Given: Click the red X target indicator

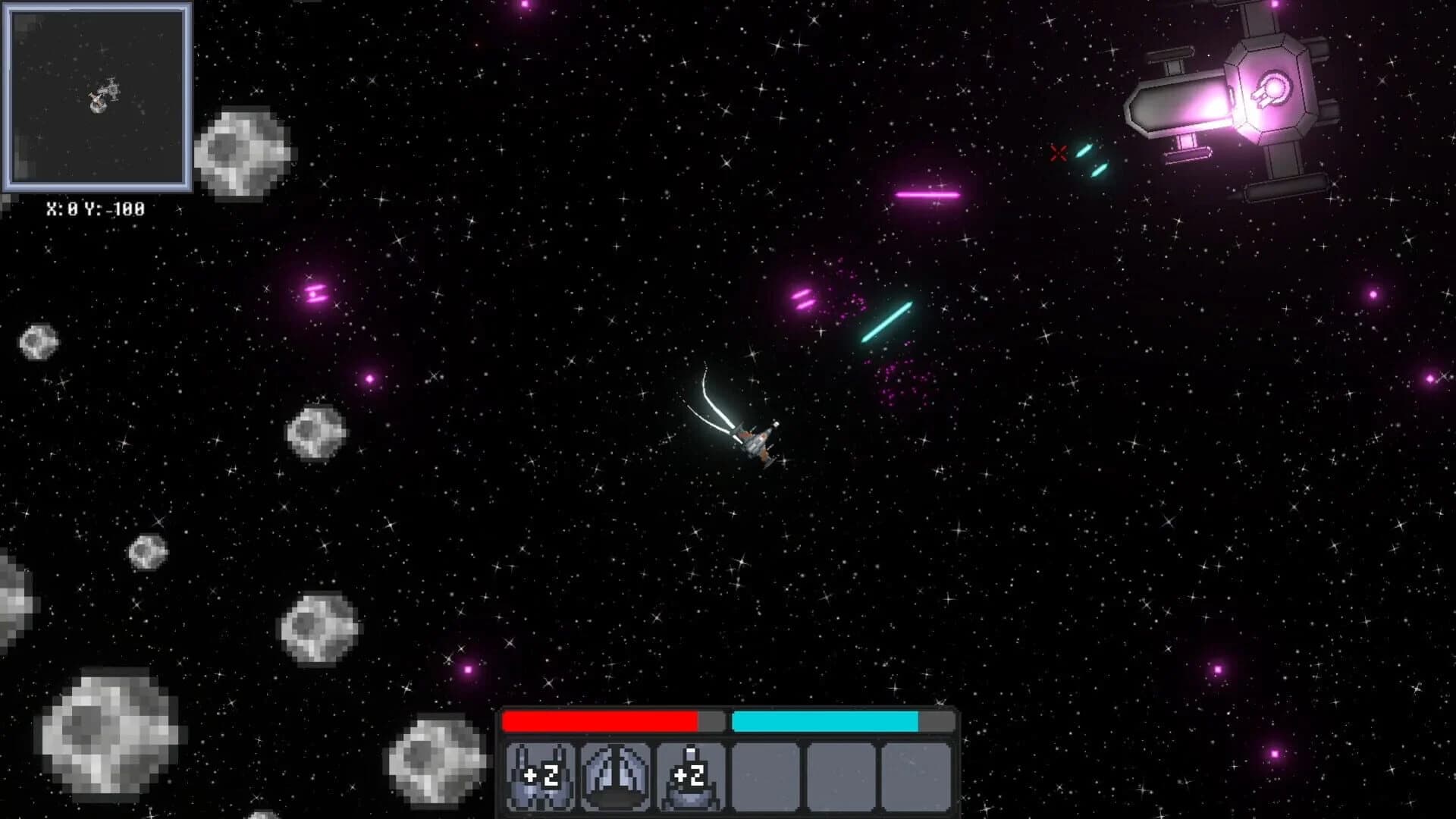Looking at the screenshot, I should pos(1058,155).
